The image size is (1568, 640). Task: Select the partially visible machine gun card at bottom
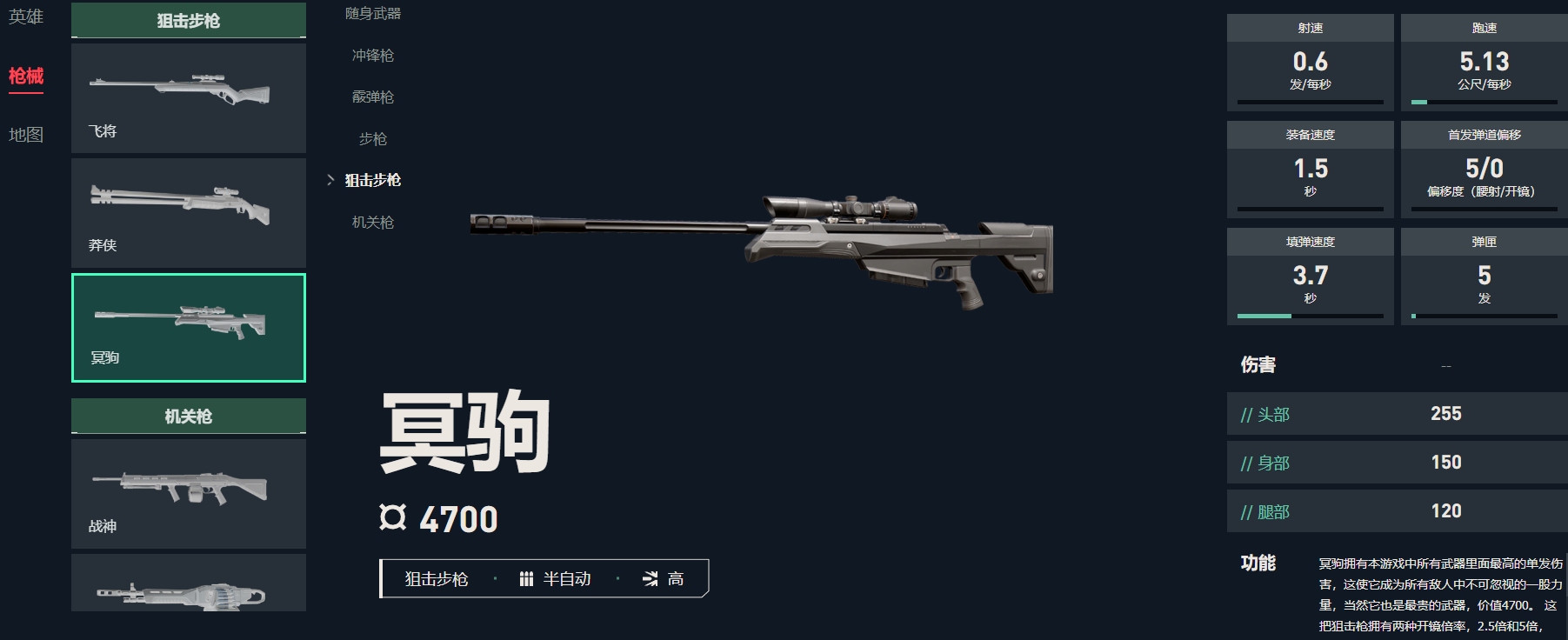pos(189,584)
